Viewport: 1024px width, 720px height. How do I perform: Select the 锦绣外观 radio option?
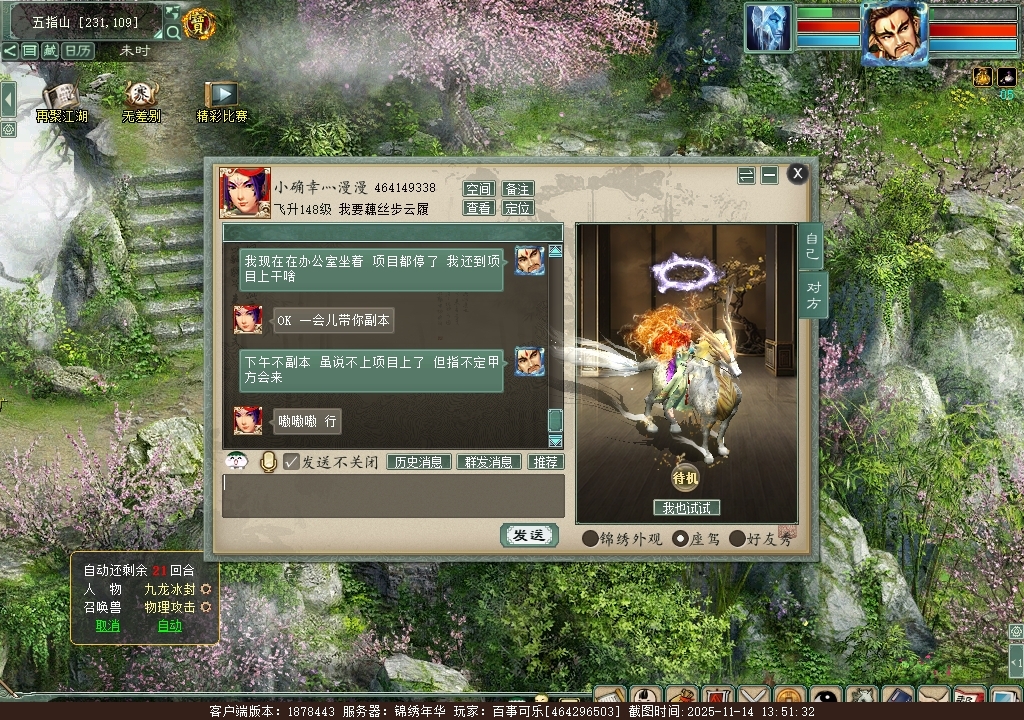click(591, 538)
